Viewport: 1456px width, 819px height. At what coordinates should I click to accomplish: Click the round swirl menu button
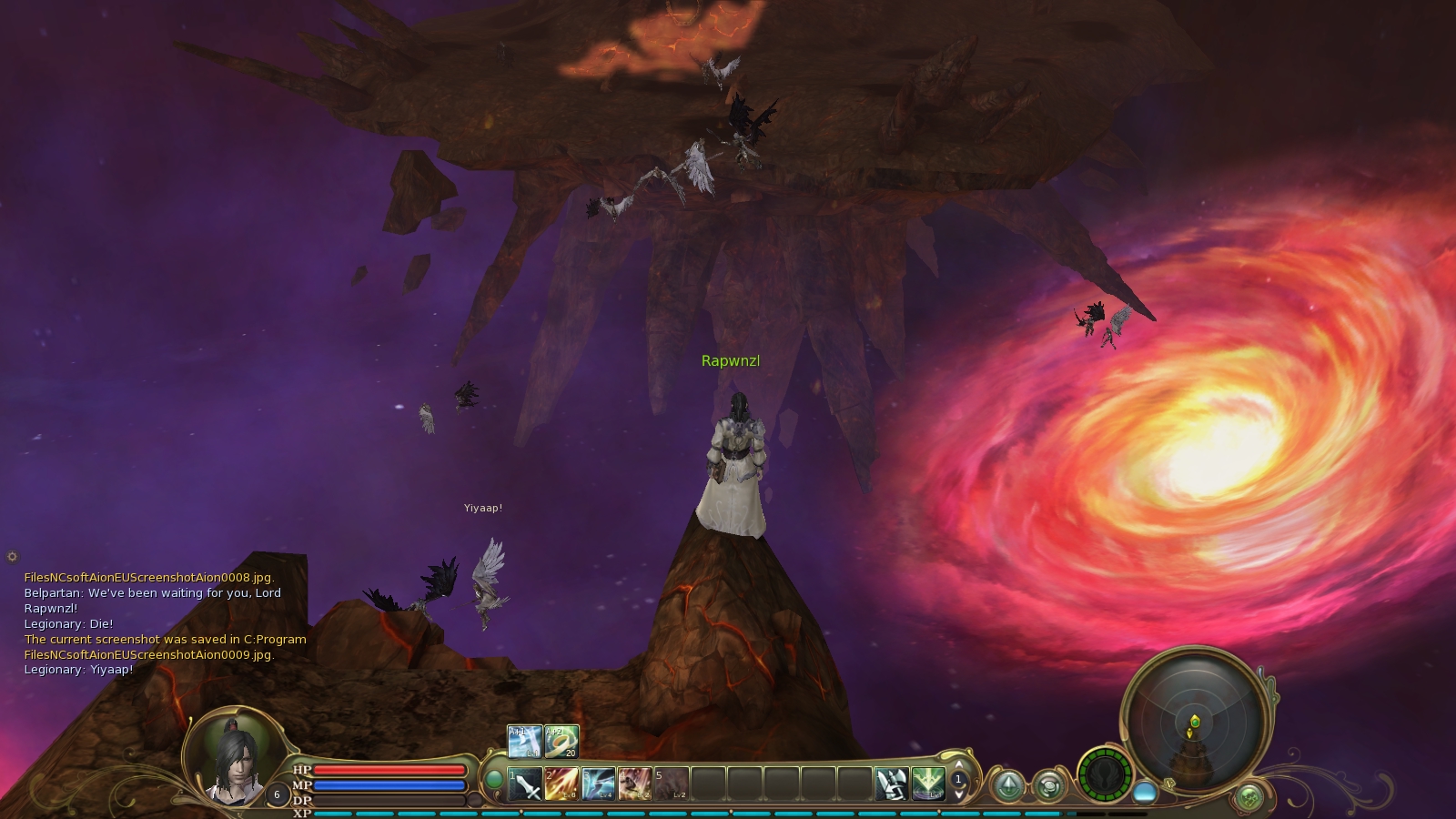1048,785
